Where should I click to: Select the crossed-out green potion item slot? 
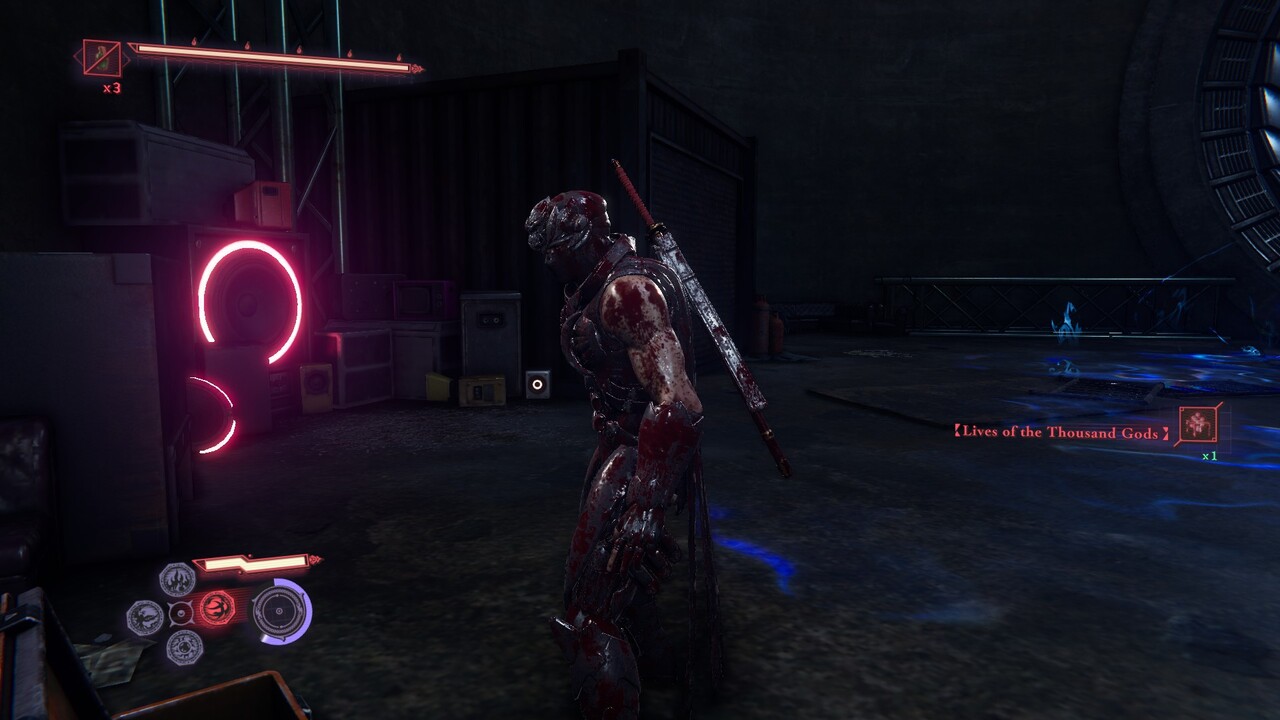102,59
